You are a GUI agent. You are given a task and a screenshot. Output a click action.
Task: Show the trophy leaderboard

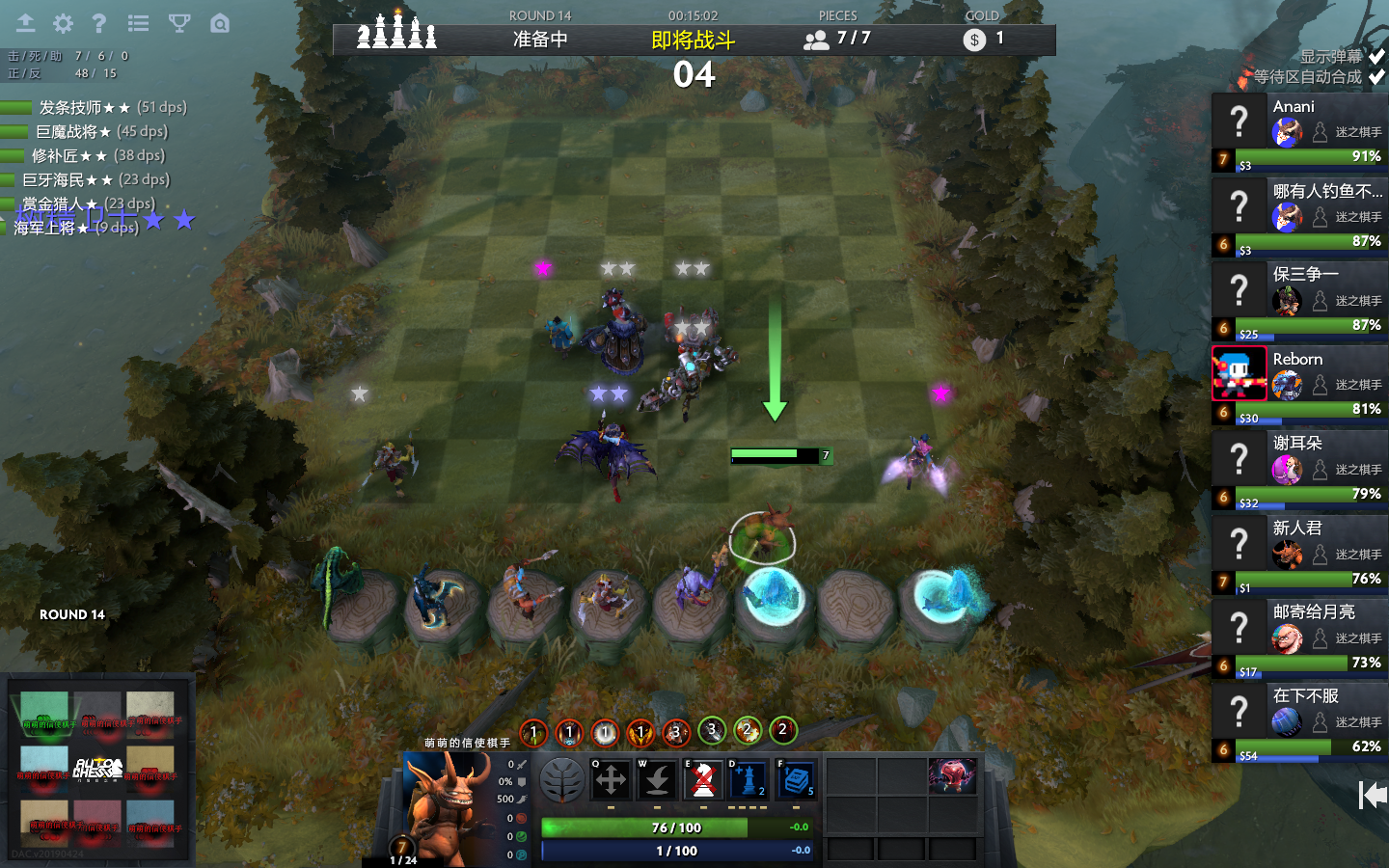click(178, 23)
